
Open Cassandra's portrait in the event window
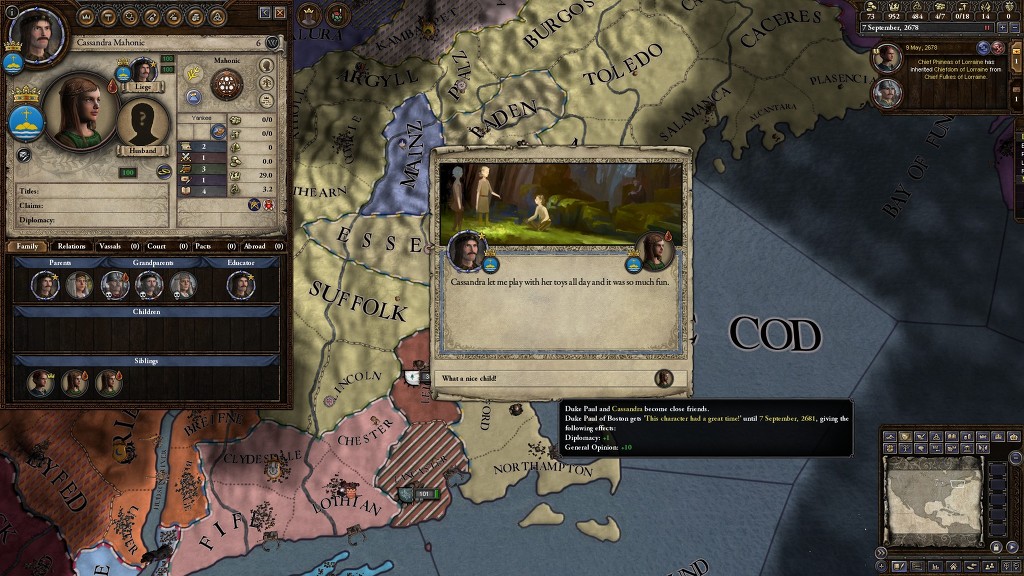point(656,250)
